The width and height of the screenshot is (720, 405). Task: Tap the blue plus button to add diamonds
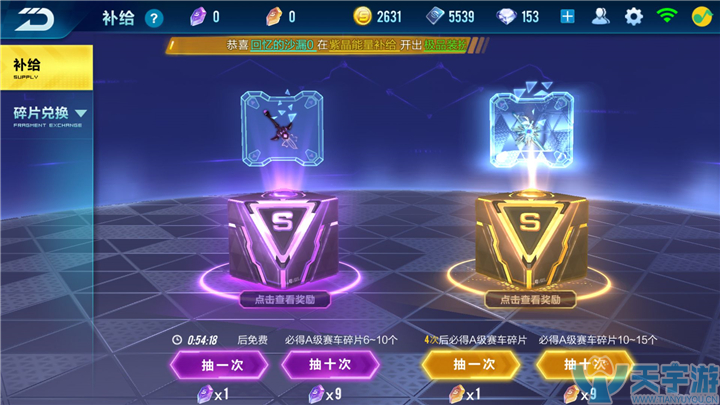coord(567,16)
